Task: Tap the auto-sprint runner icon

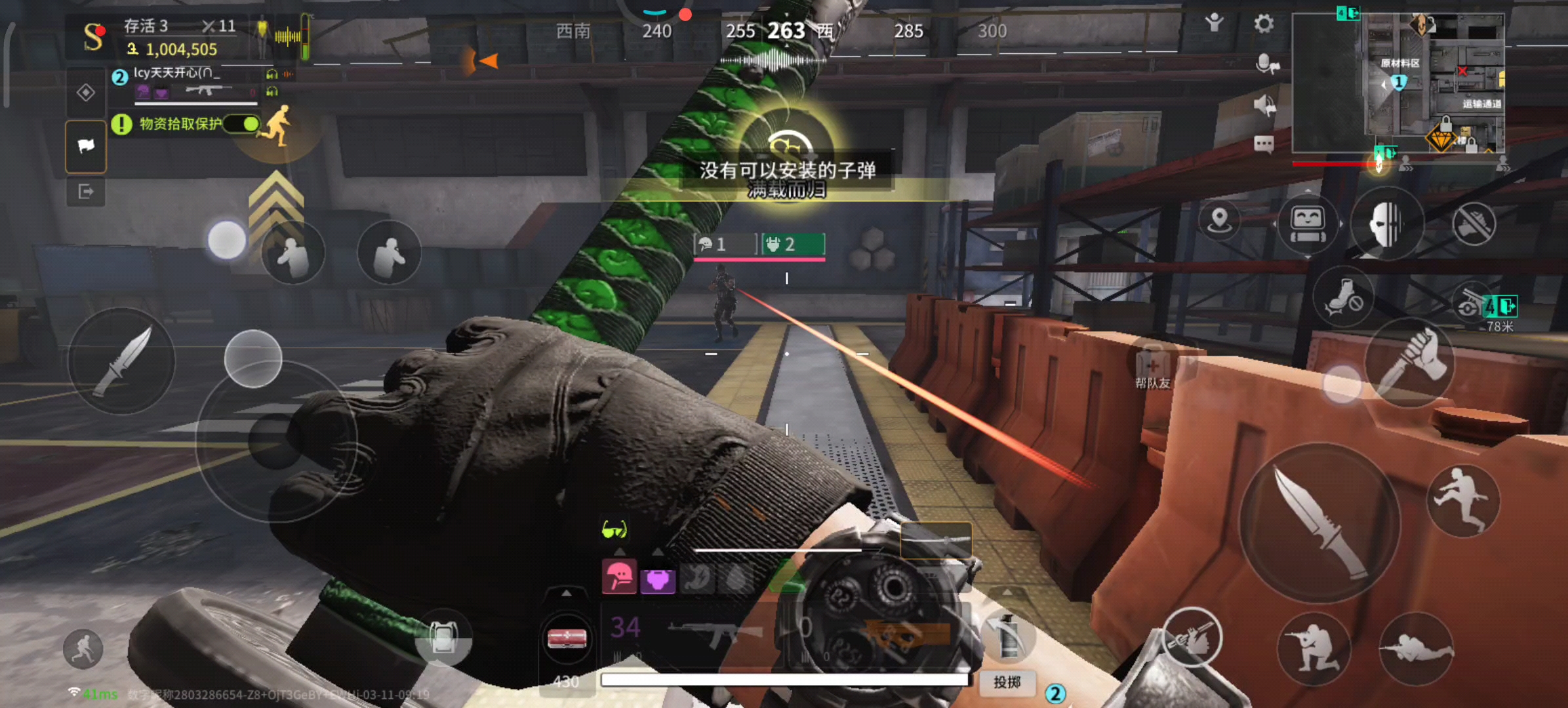Action: (x=83, y=648)
